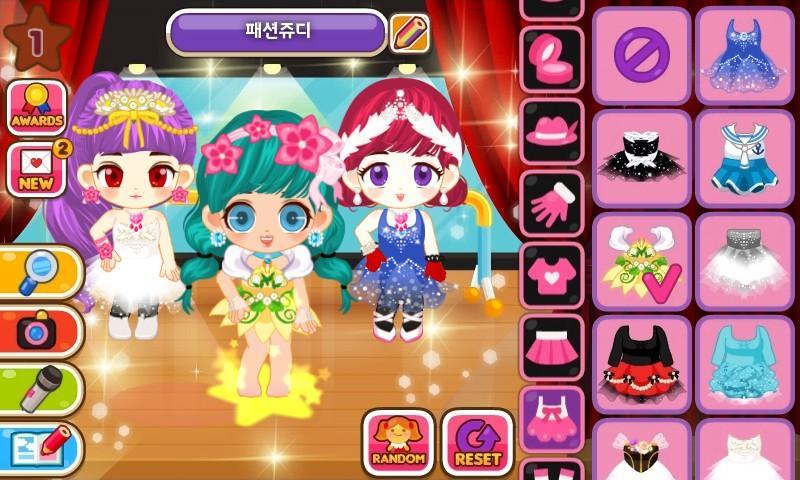Open the NEW messages button
This screenshot has width=800, height=480.
pyautogui.click(x=37, y=170)
